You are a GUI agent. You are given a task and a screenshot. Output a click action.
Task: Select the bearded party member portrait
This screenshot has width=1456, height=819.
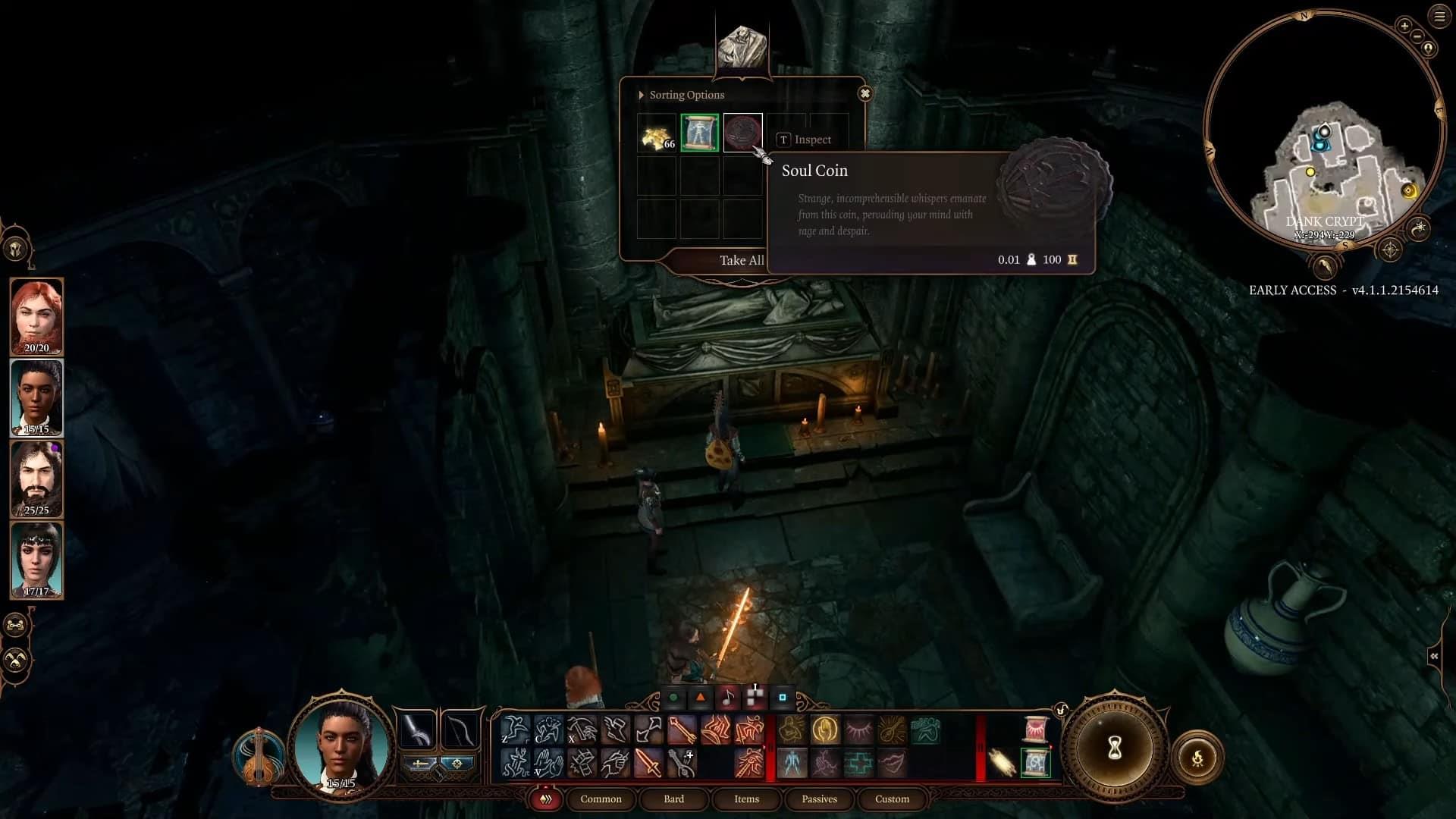(x=36, y=479)
